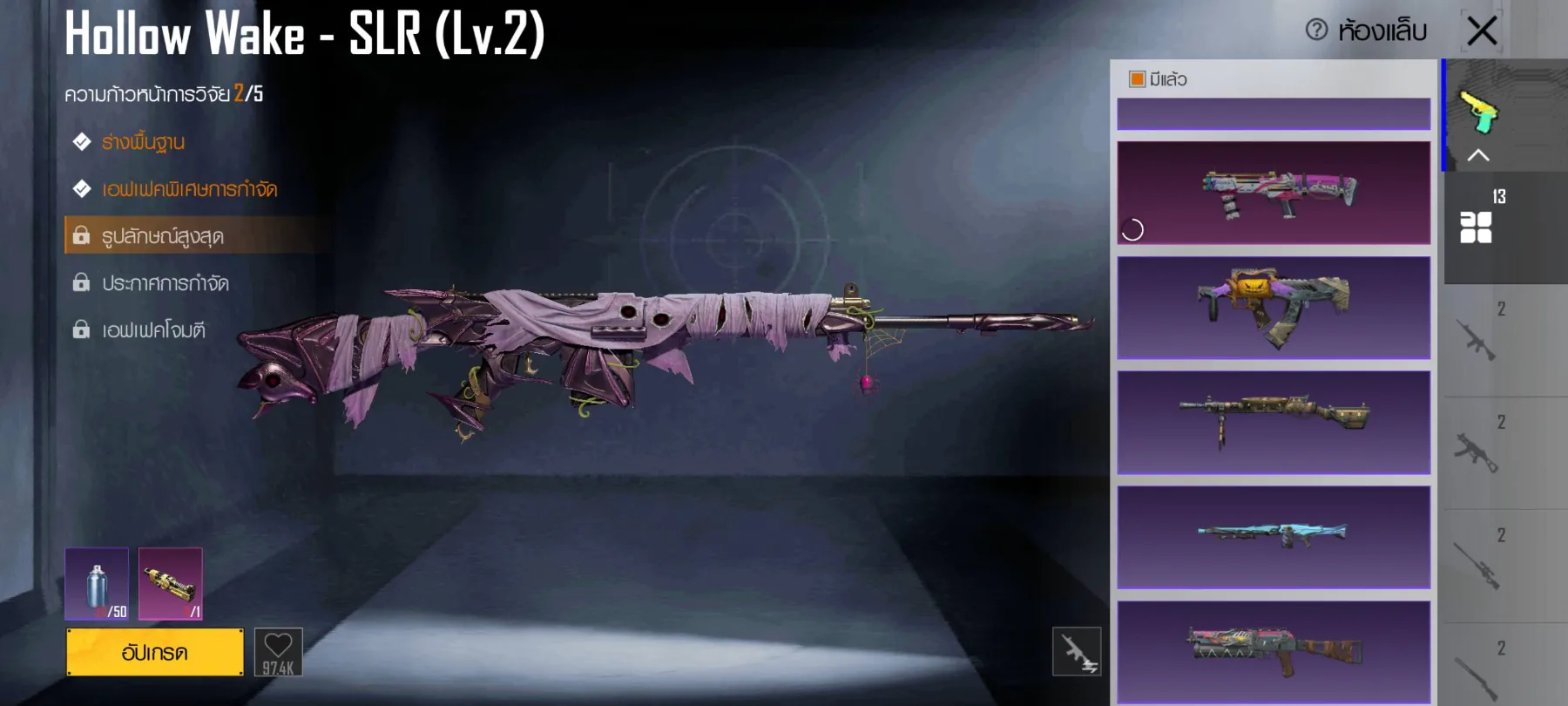The image size is (1568, 706).
Task: Select the pumpkin-themed gun skin
Action: coord(1274,308)
